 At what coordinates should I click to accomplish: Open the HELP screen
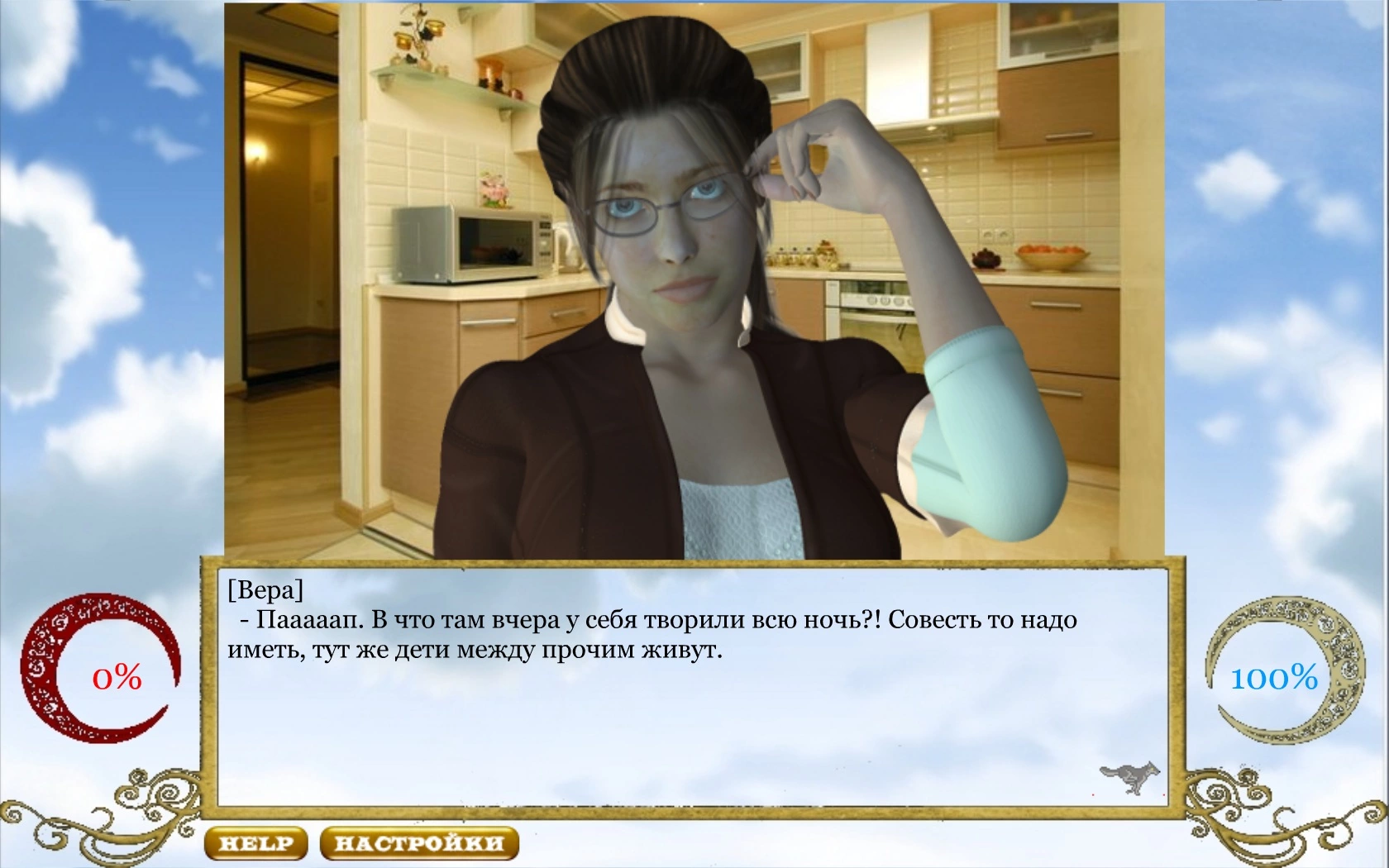coord(255,843)
